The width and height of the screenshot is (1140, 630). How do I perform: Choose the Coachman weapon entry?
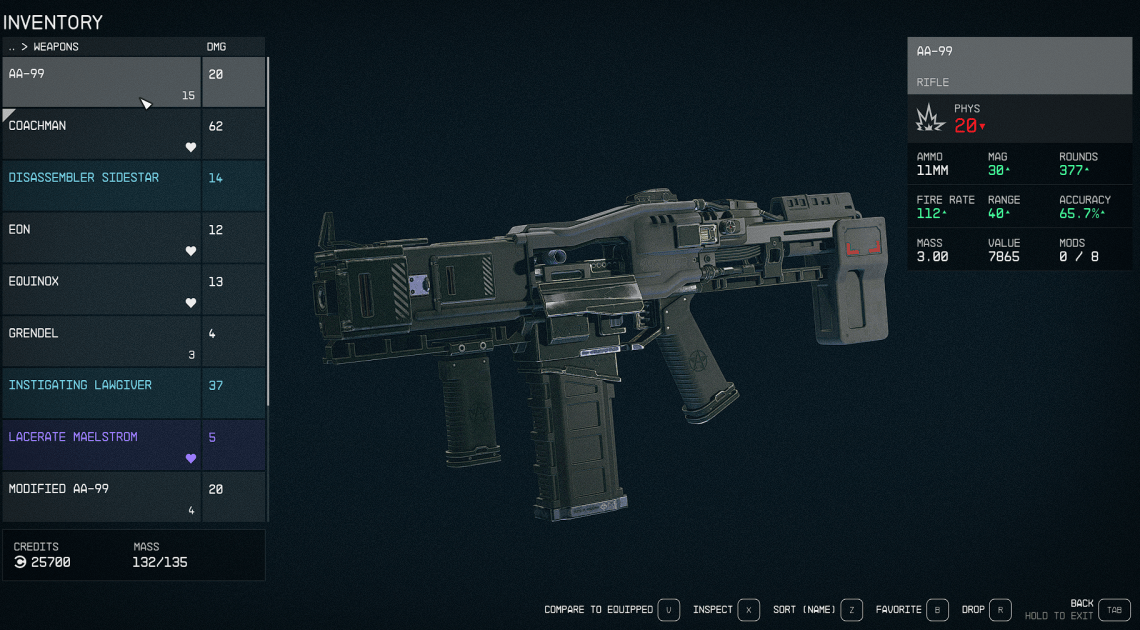100,134
